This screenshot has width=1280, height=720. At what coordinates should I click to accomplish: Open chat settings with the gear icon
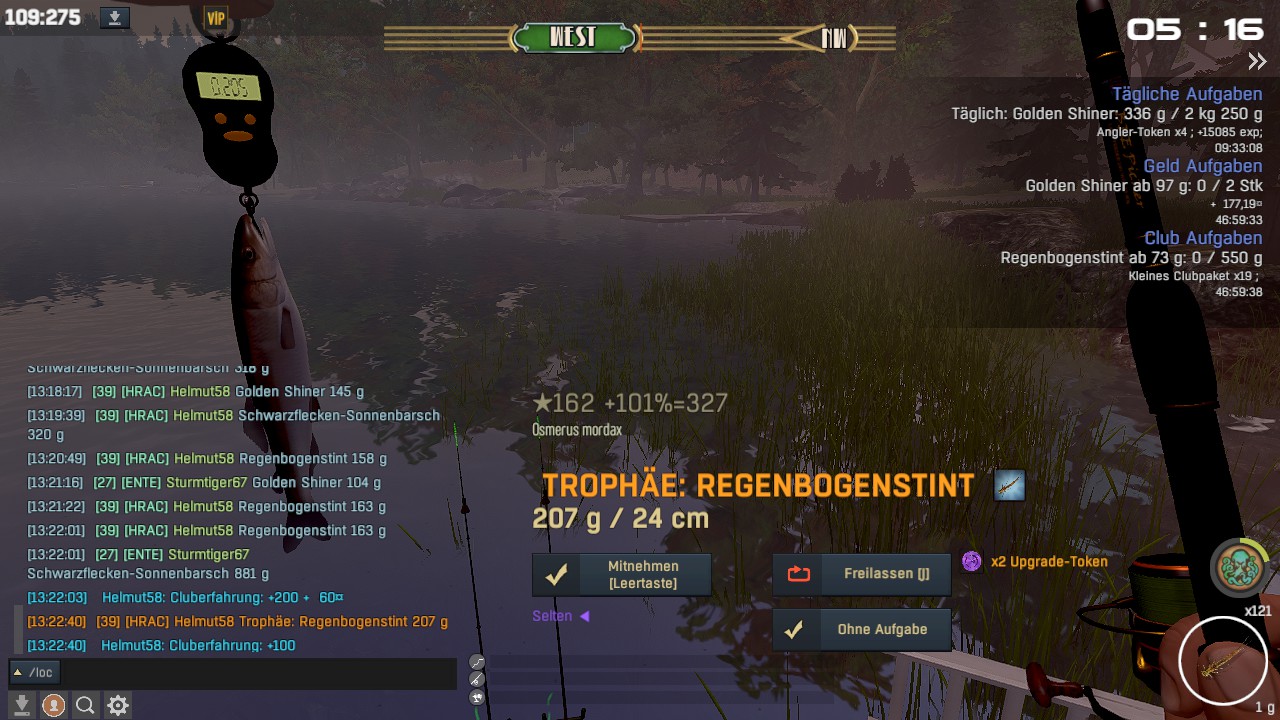(x=118, y=706)
